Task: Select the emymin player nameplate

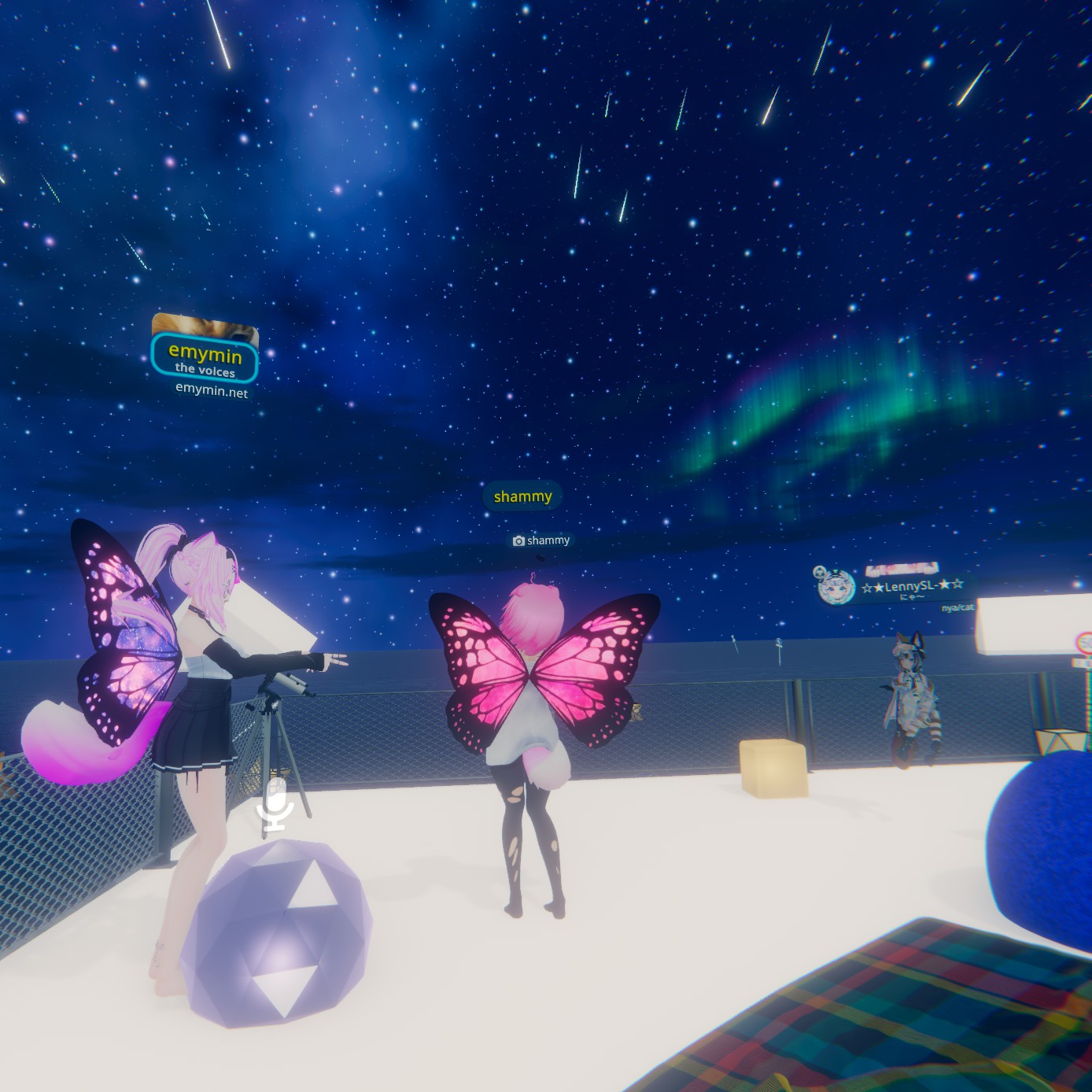Action: point(205,358)
